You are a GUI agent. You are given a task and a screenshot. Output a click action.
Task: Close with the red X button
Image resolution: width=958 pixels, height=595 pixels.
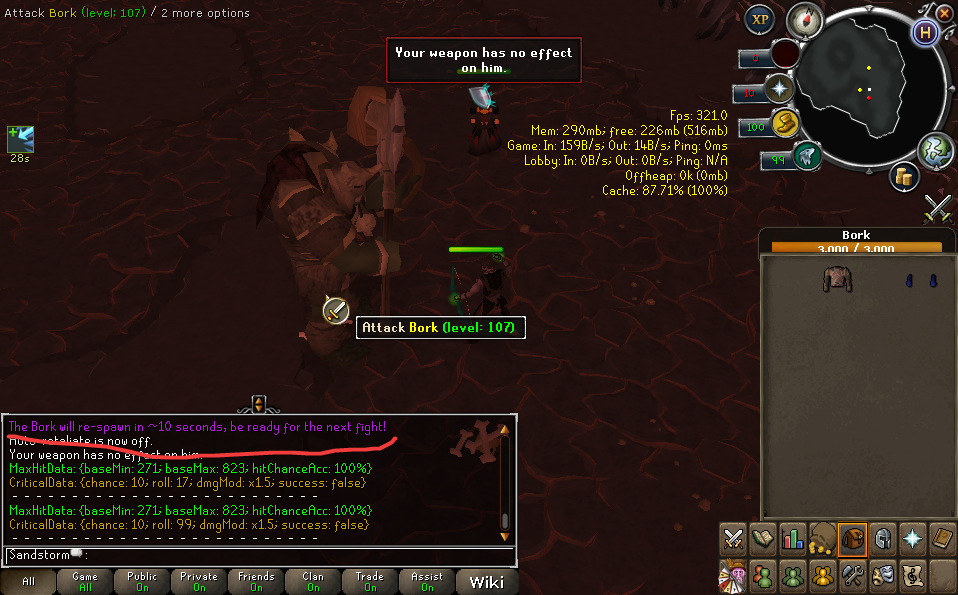click(x=946, y=12)
